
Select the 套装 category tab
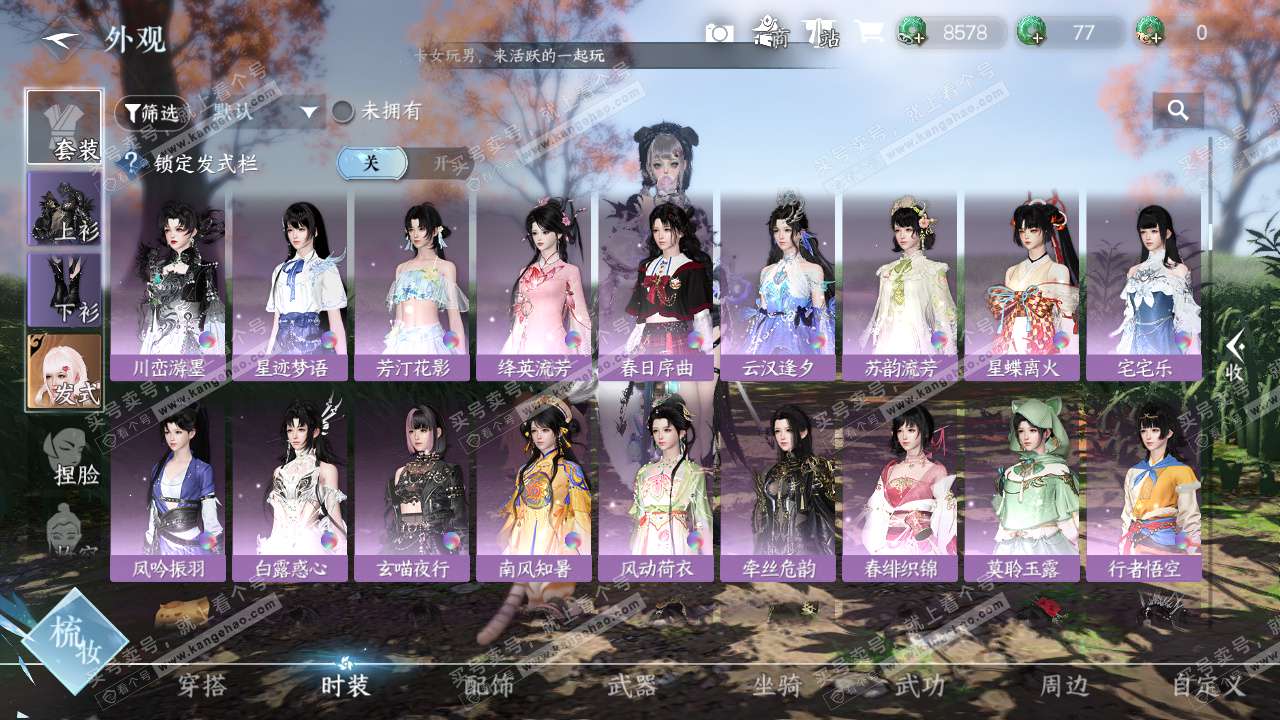(65, 127)
